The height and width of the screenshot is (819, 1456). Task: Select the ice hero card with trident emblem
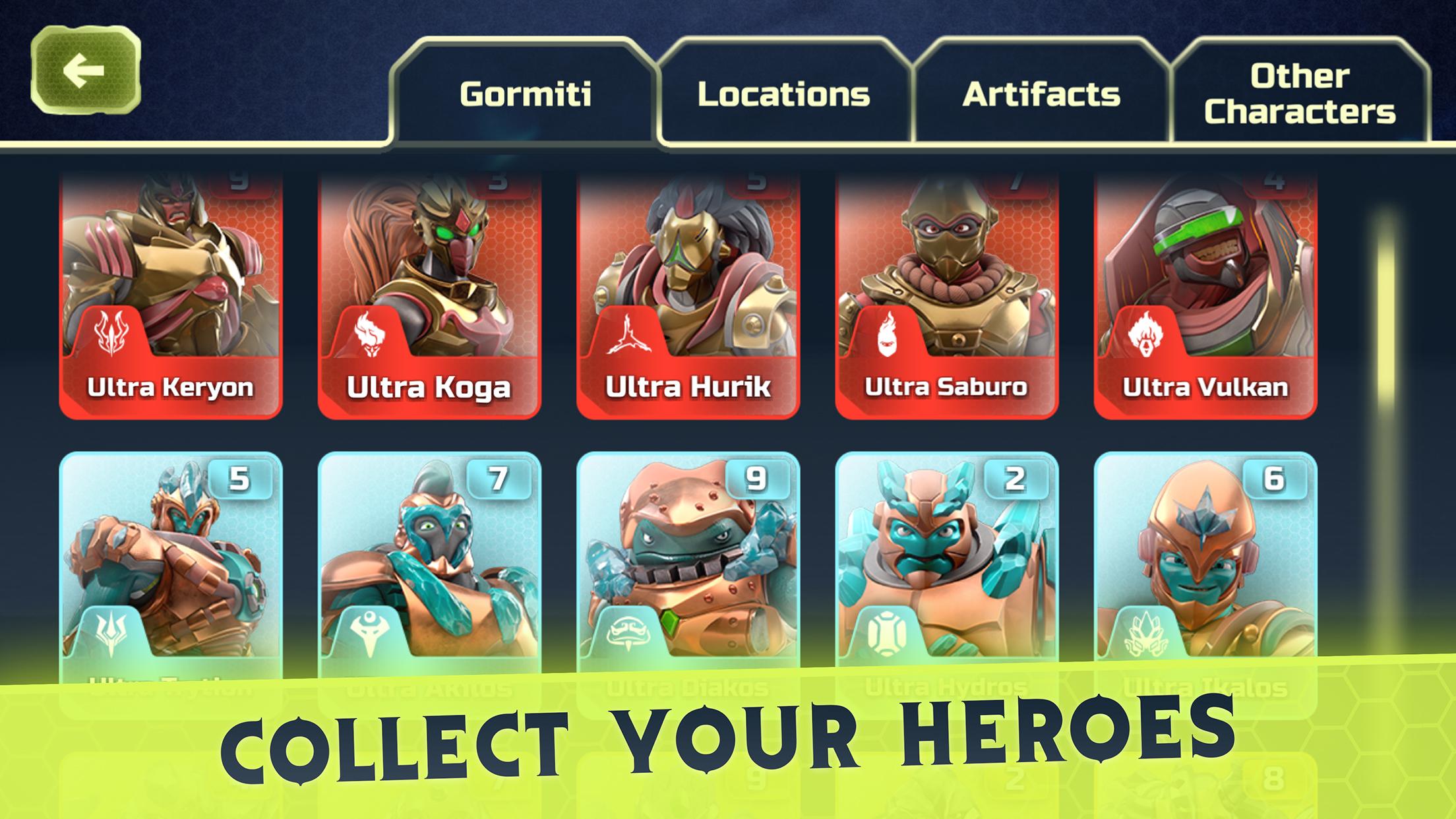tap(171, 561)
